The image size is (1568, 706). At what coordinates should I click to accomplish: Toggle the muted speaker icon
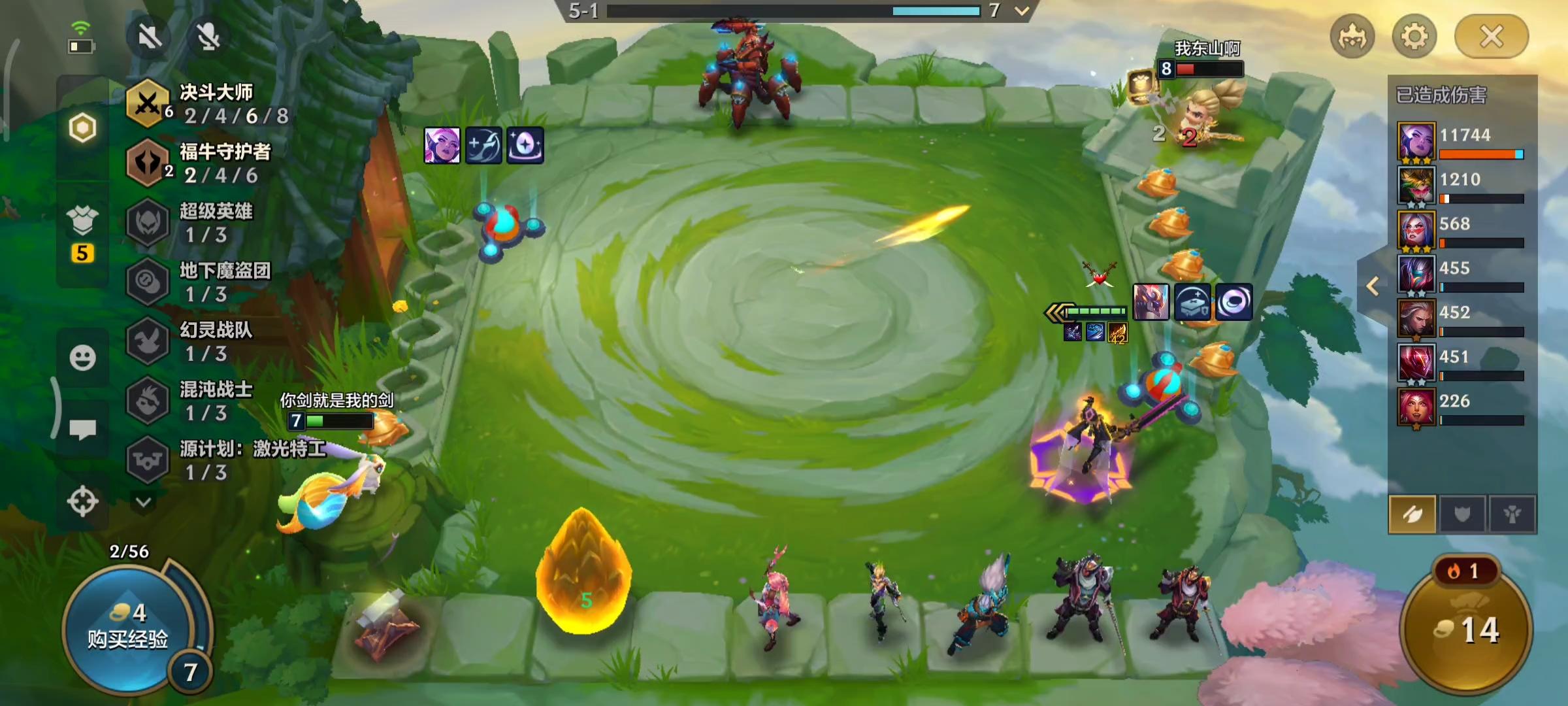(x=150, y=37)
